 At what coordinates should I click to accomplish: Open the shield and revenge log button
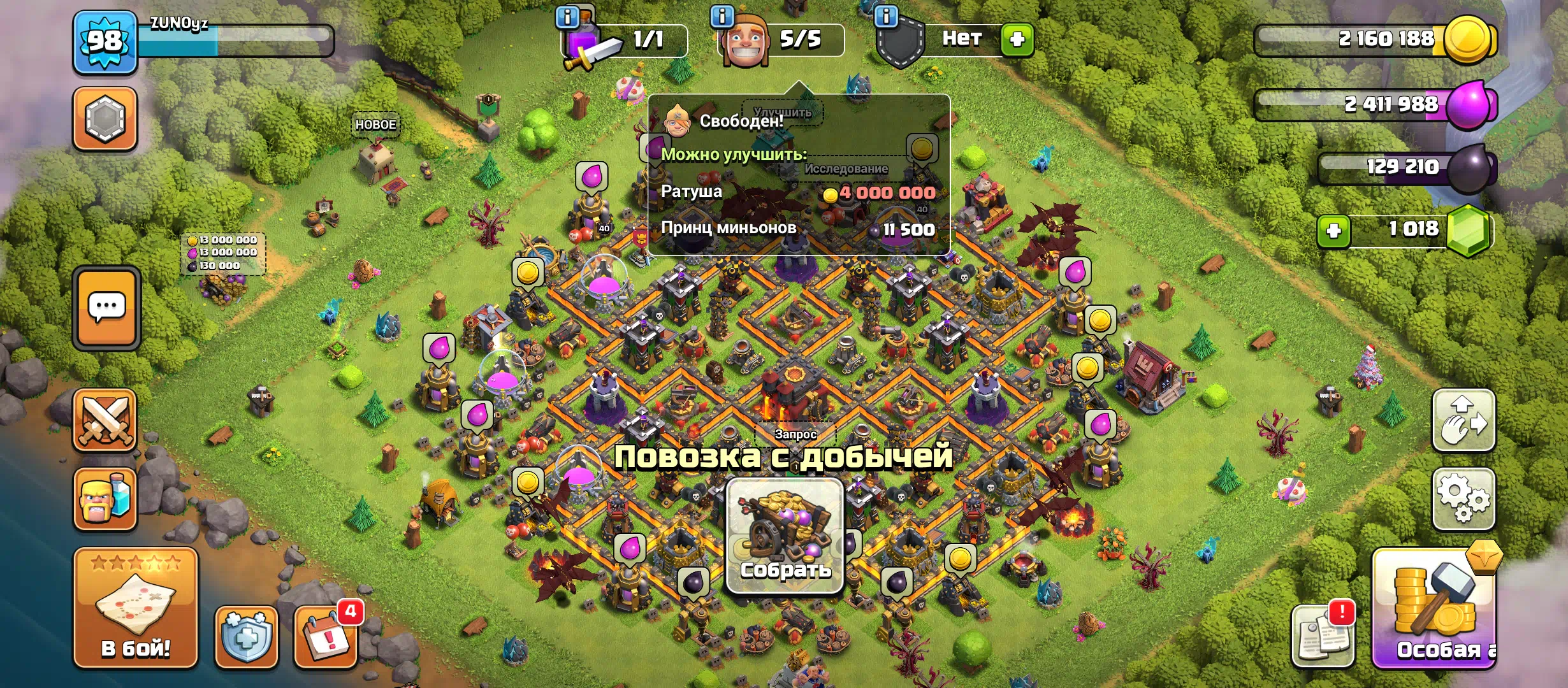pyautogui.click(x=247, y=636)
